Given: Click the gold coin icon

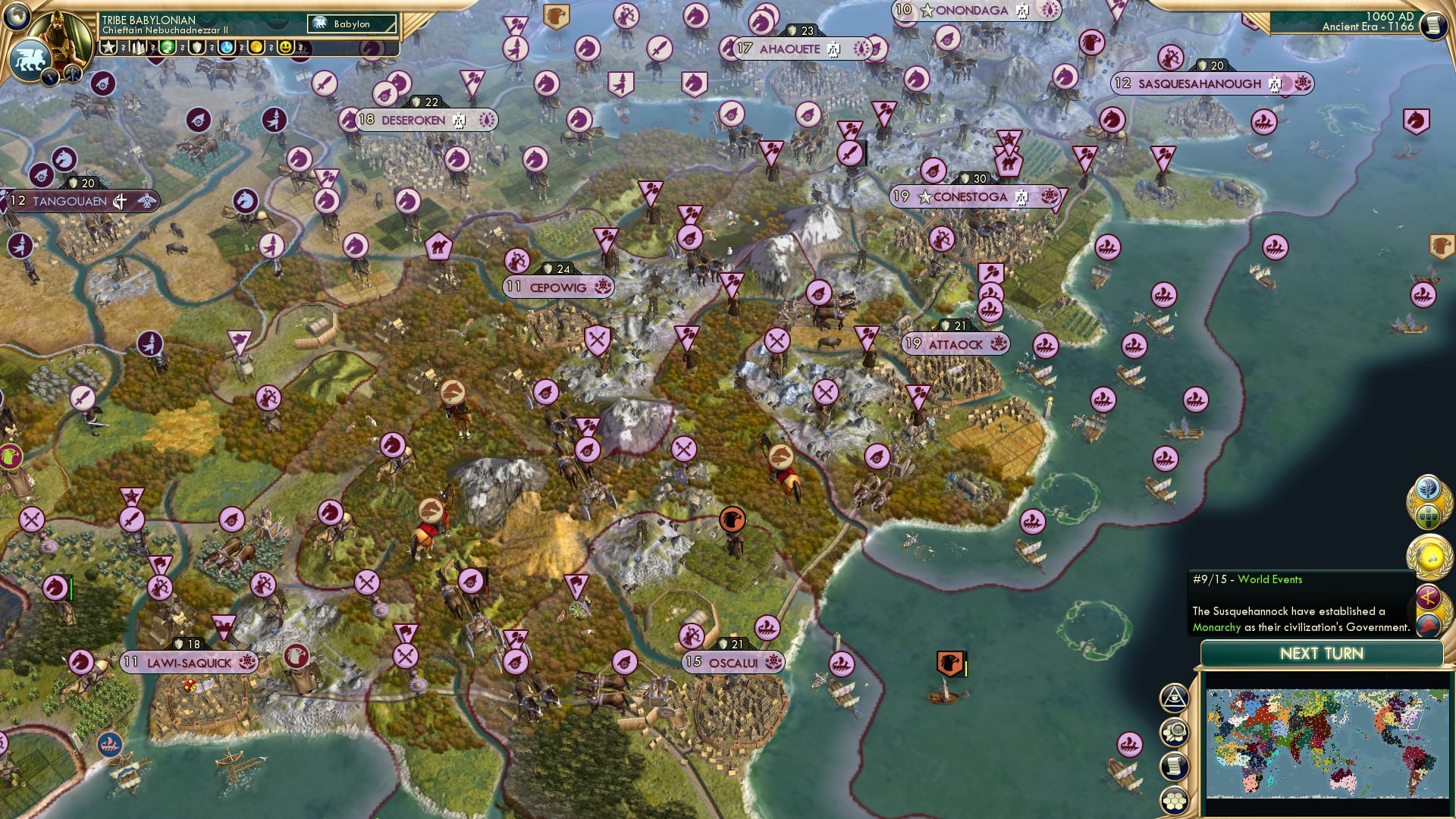Looking at the screenshot, I should click(256, 48).
